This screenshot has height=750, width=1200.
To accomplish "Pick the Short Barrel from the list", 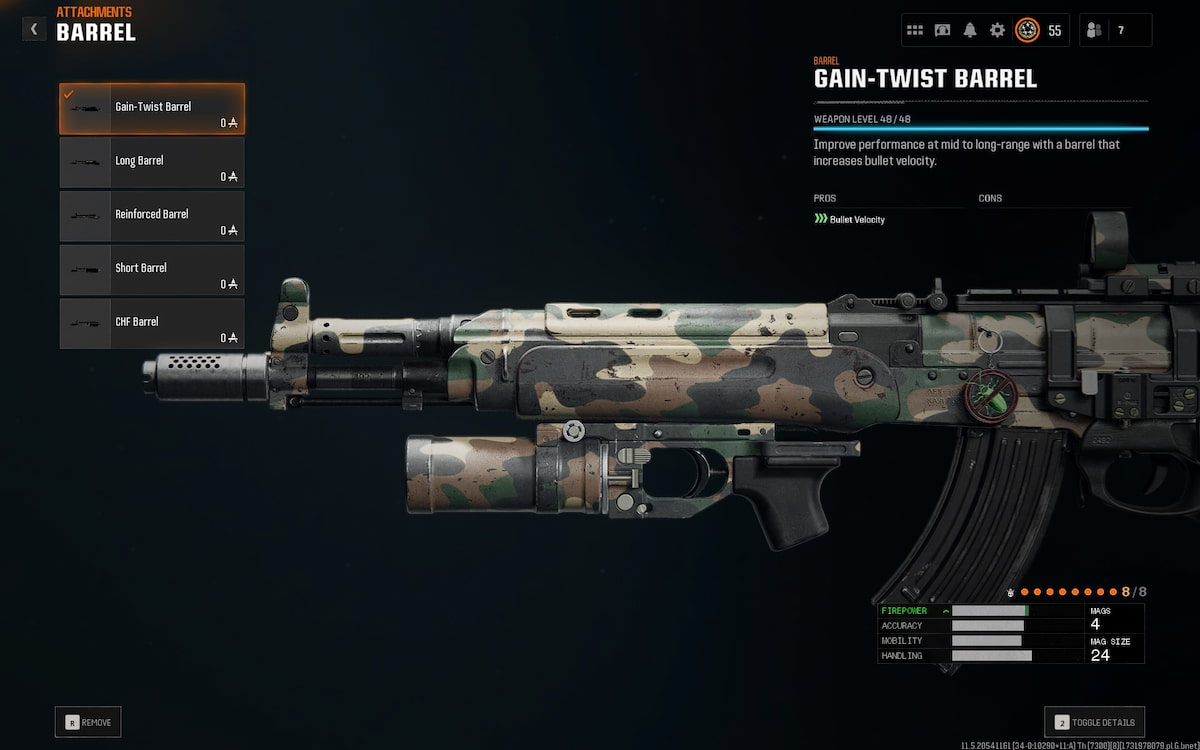I will click(152, 269).
